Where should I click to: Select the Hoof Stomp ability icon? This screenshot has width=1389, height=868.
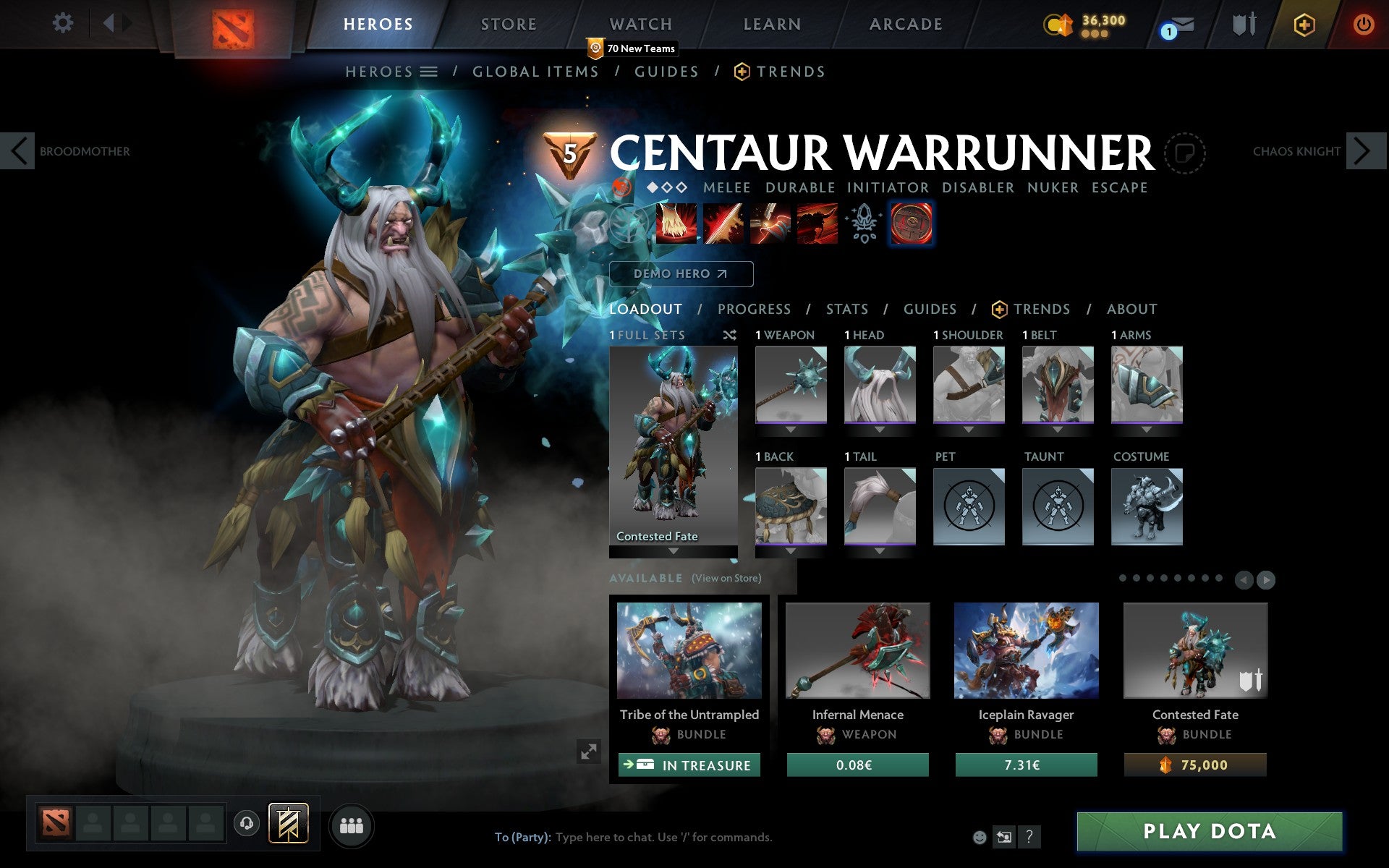pyautogui.click(x=676, y=224)
